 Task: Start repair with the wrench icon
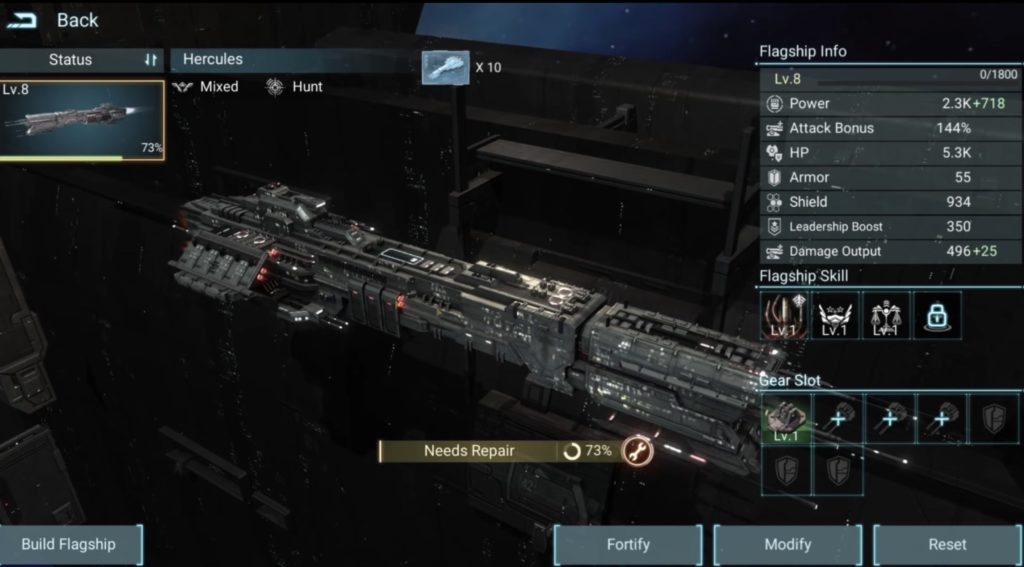(637, 451)
